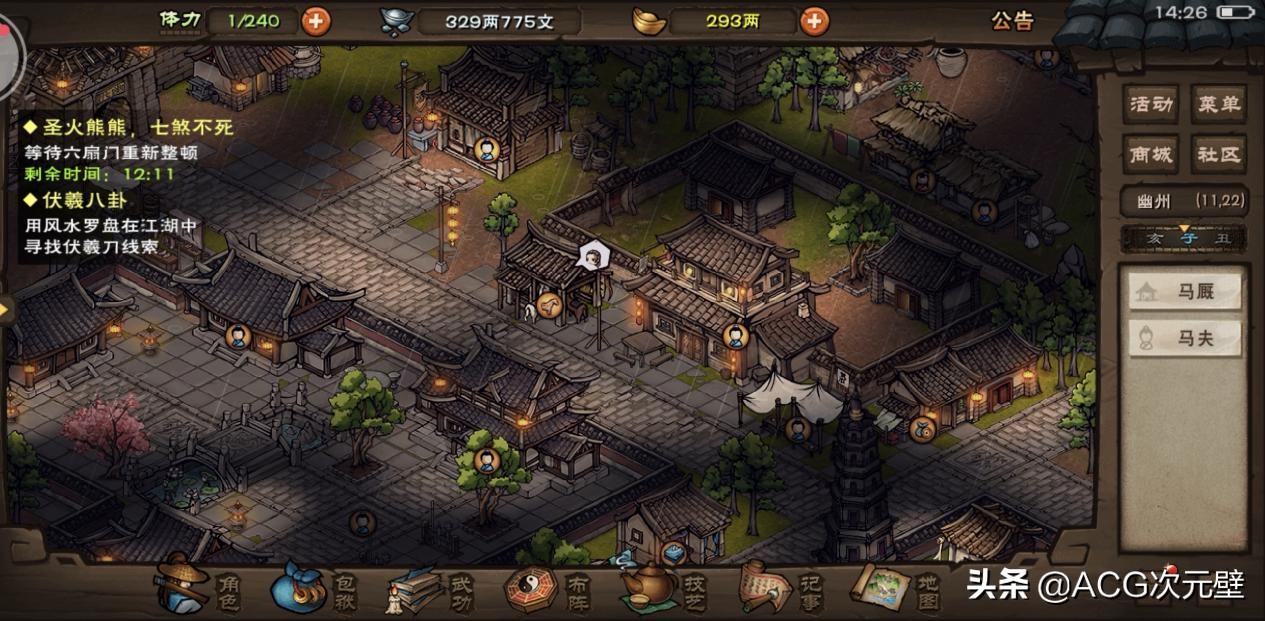Show the 武功 martial arts book

click(431, 588)
